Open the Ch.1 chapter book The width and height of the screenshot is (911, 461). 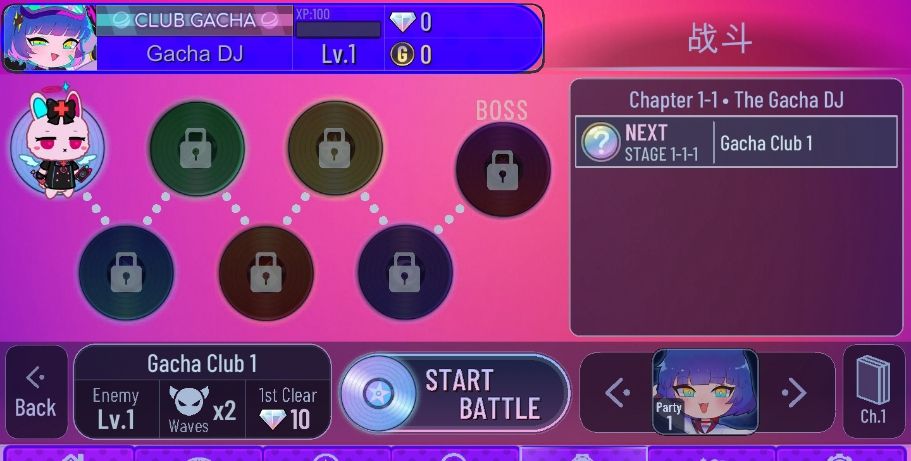click(x=873, y=391)
